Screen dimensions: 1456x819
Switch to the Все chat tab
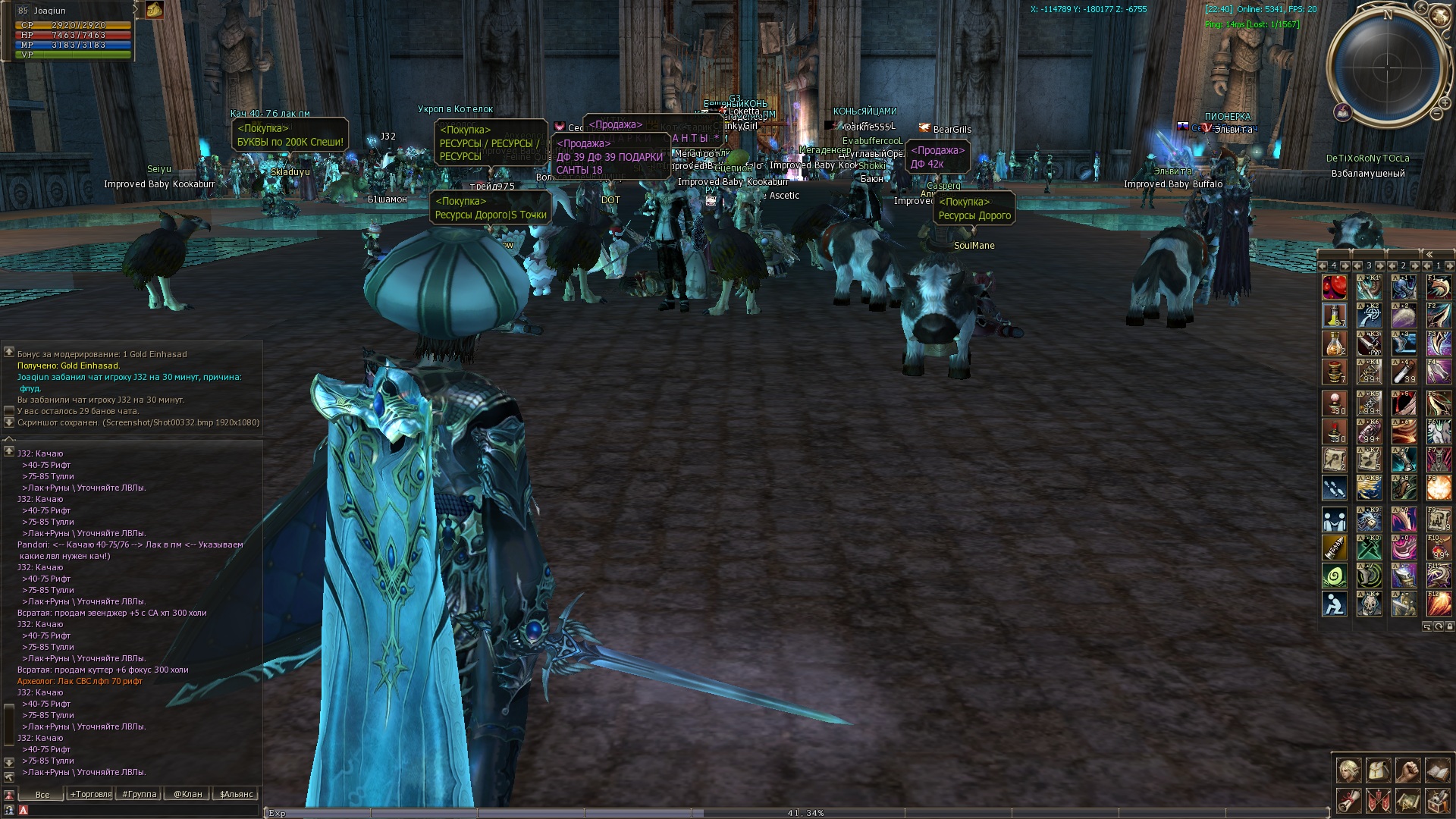42,794
